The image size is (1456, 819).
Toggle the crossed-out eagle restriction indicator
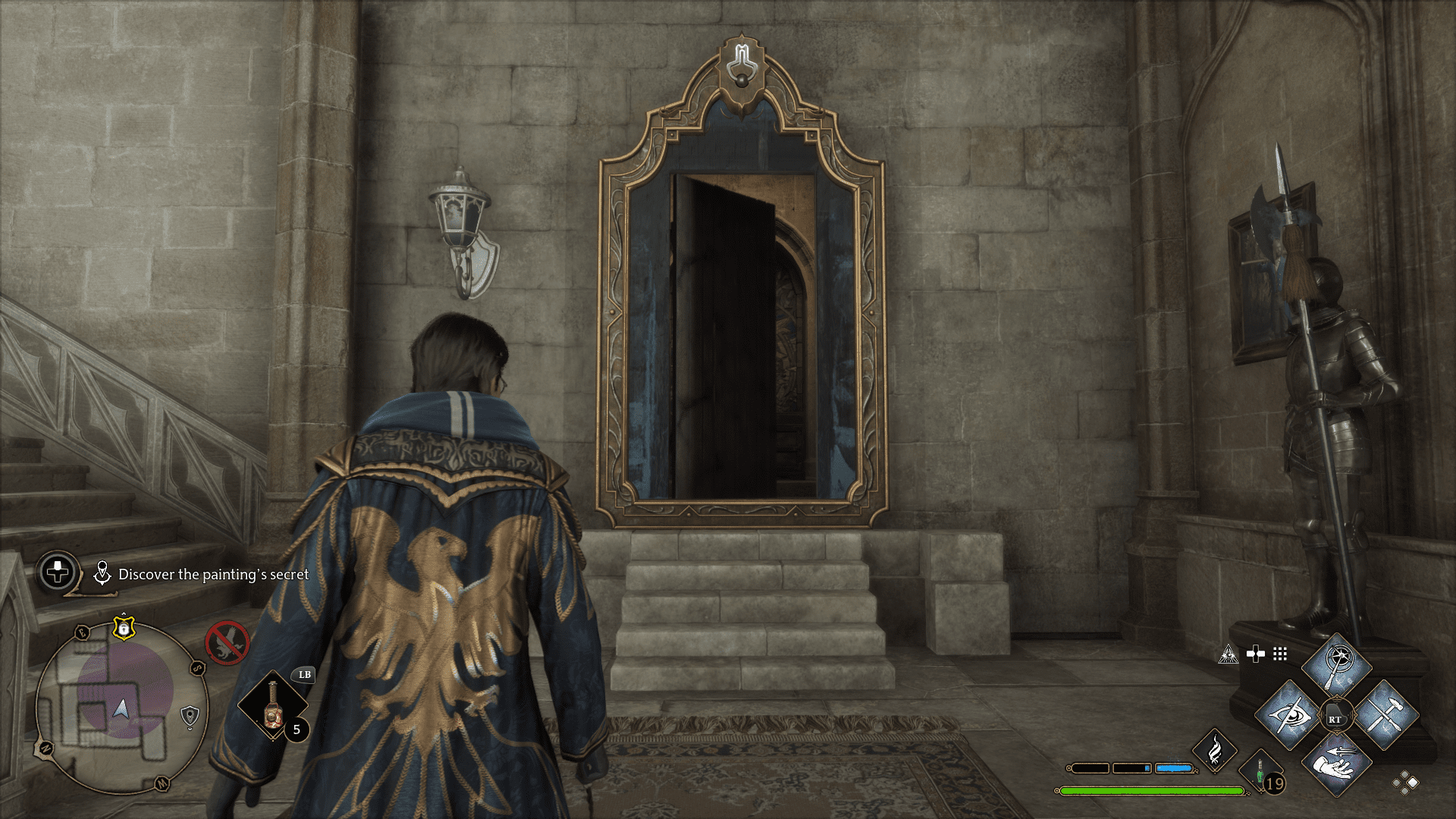pyautogui.click(x=227, y=642)
